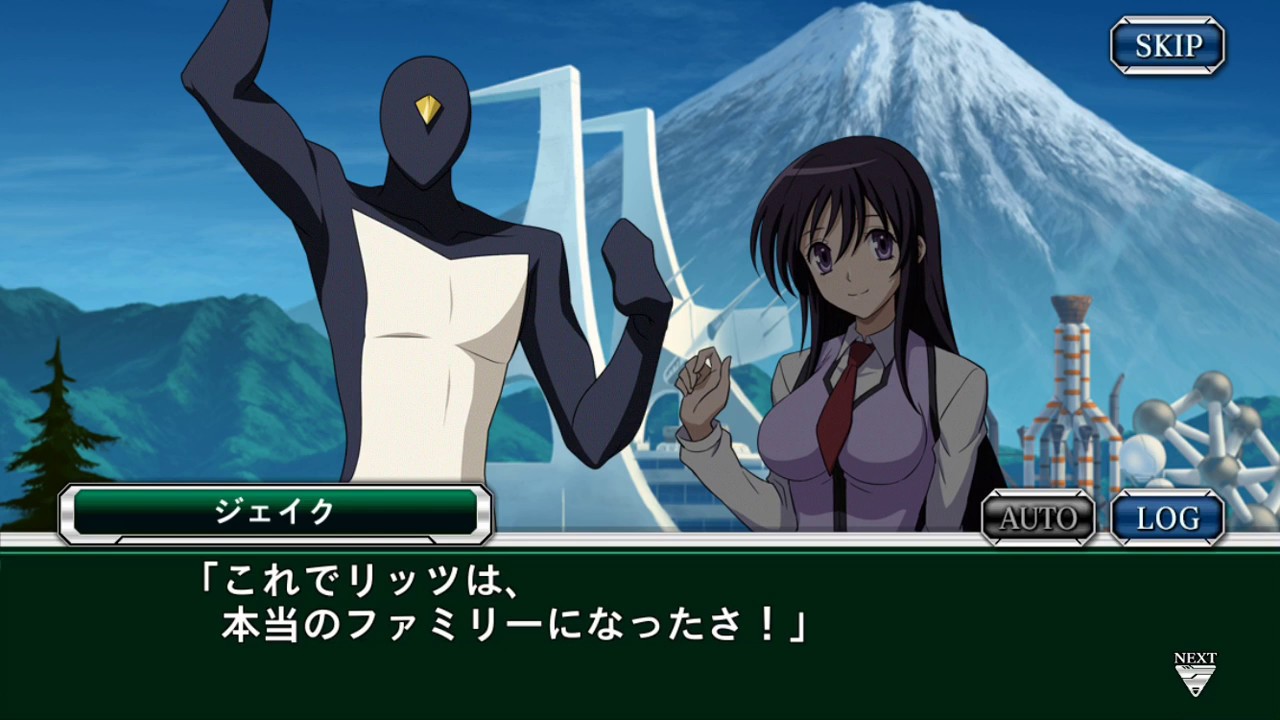
Task: Skip the dialogue scene with SKIP
Action: (x=1168, y=45)
